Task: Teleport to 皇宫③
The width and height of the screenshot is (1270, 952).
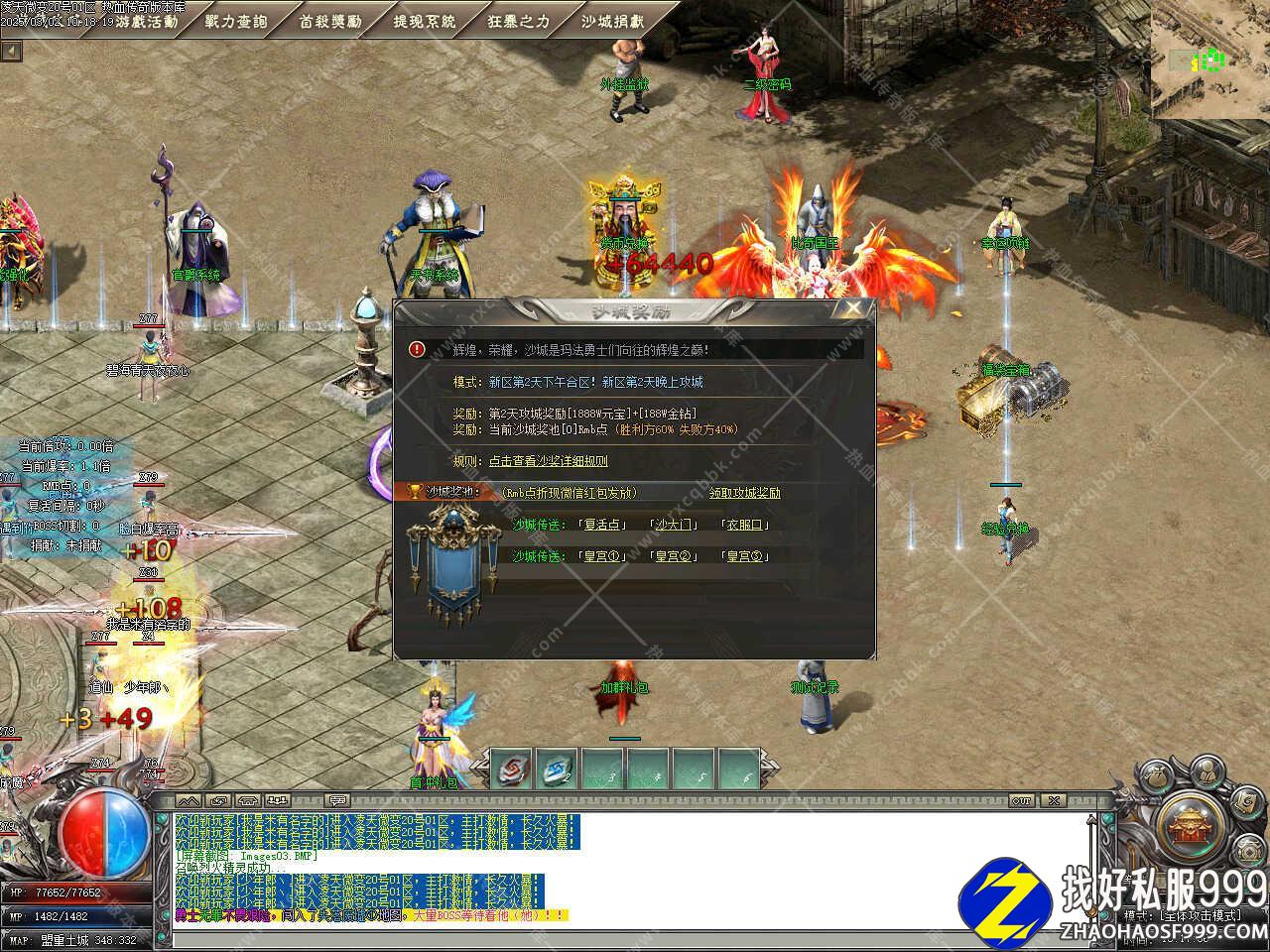Action: tap(744, 556)
